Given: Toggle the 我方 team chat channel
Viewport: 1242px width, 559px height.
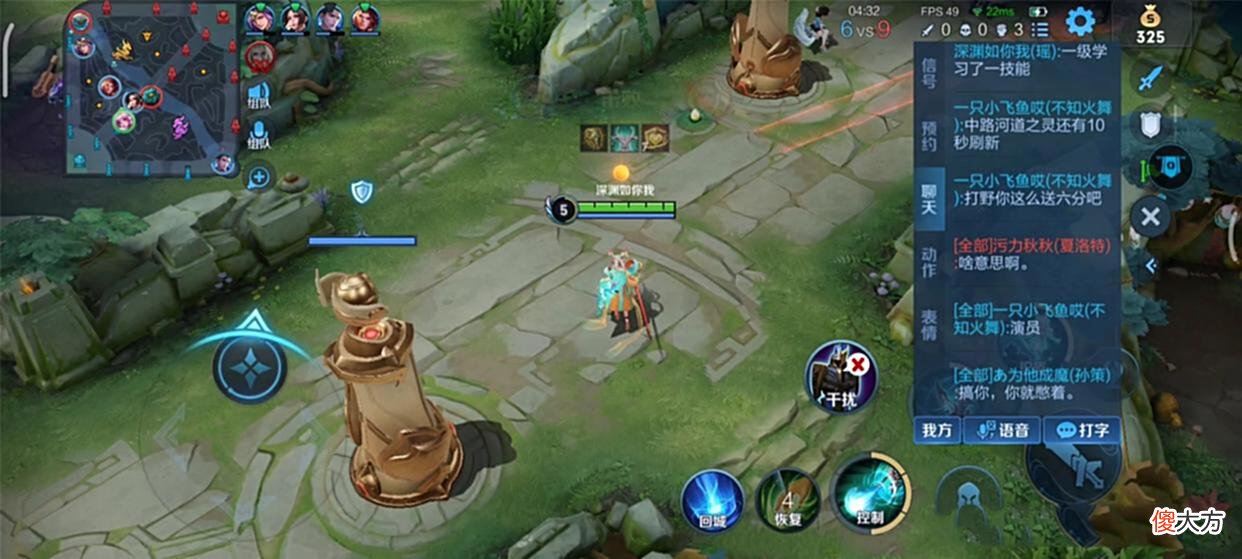Looking at the screenshot, I should pyautogui.click(x=937, y=430).
